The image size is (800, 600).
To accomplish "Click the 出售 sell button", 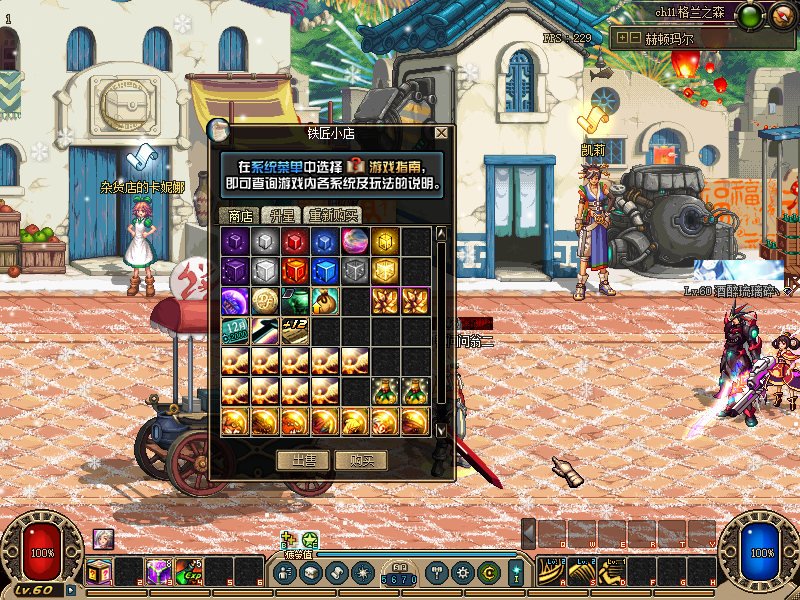I will pos(303,460).
